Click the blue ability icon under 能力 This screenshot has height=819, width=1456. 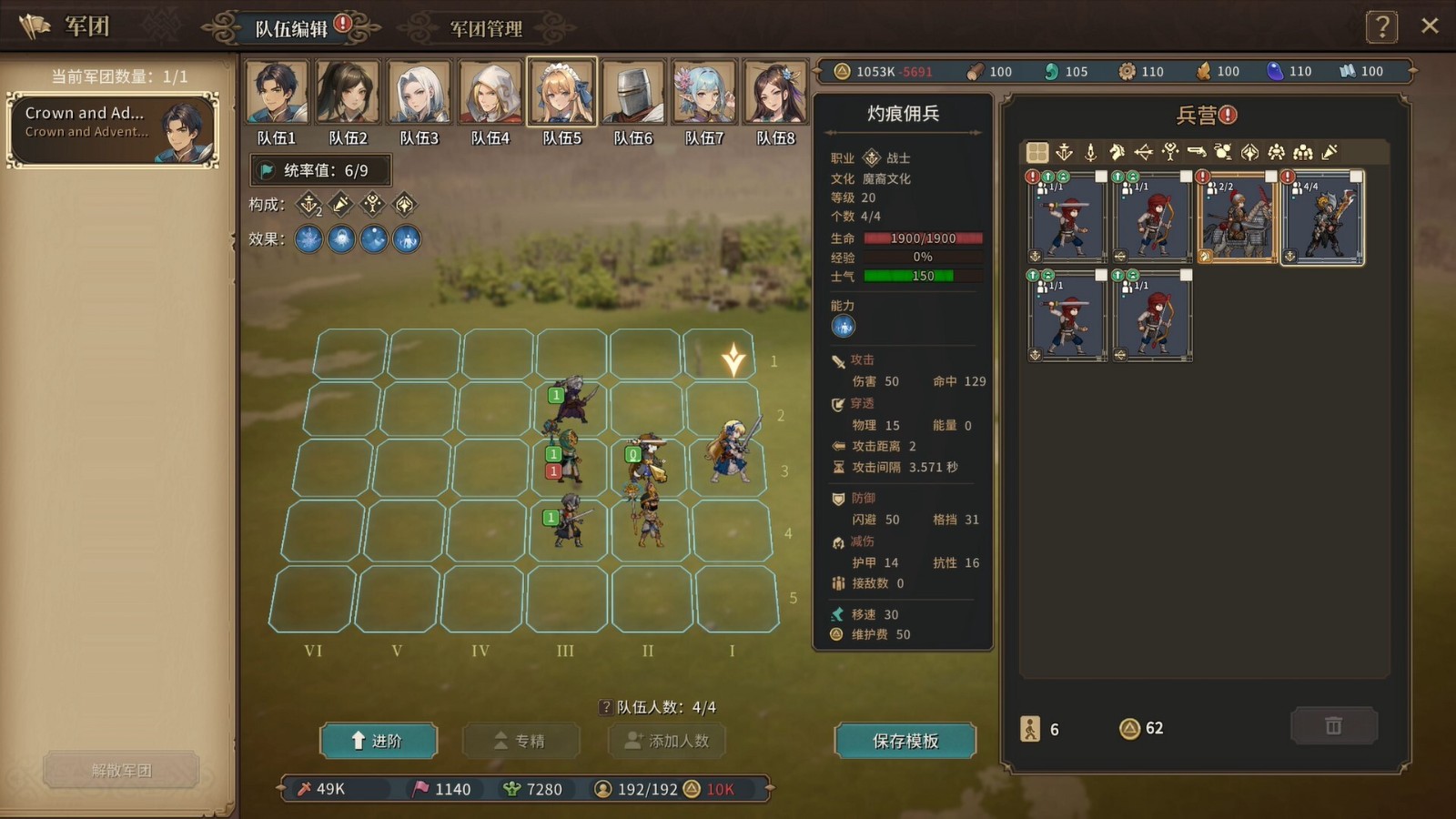click(x=844, y=327)
